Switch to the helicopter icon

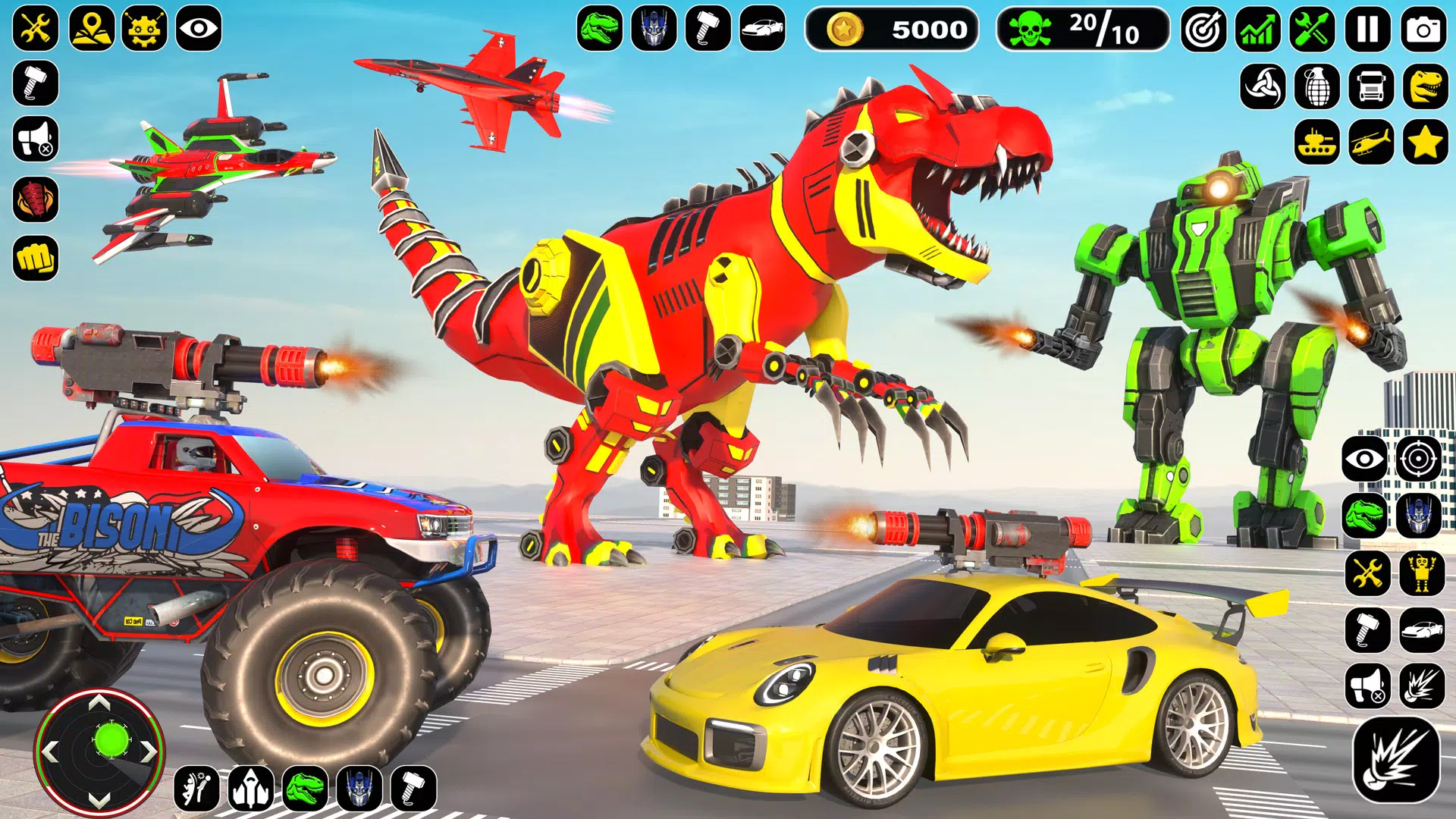click(1372, 142)
